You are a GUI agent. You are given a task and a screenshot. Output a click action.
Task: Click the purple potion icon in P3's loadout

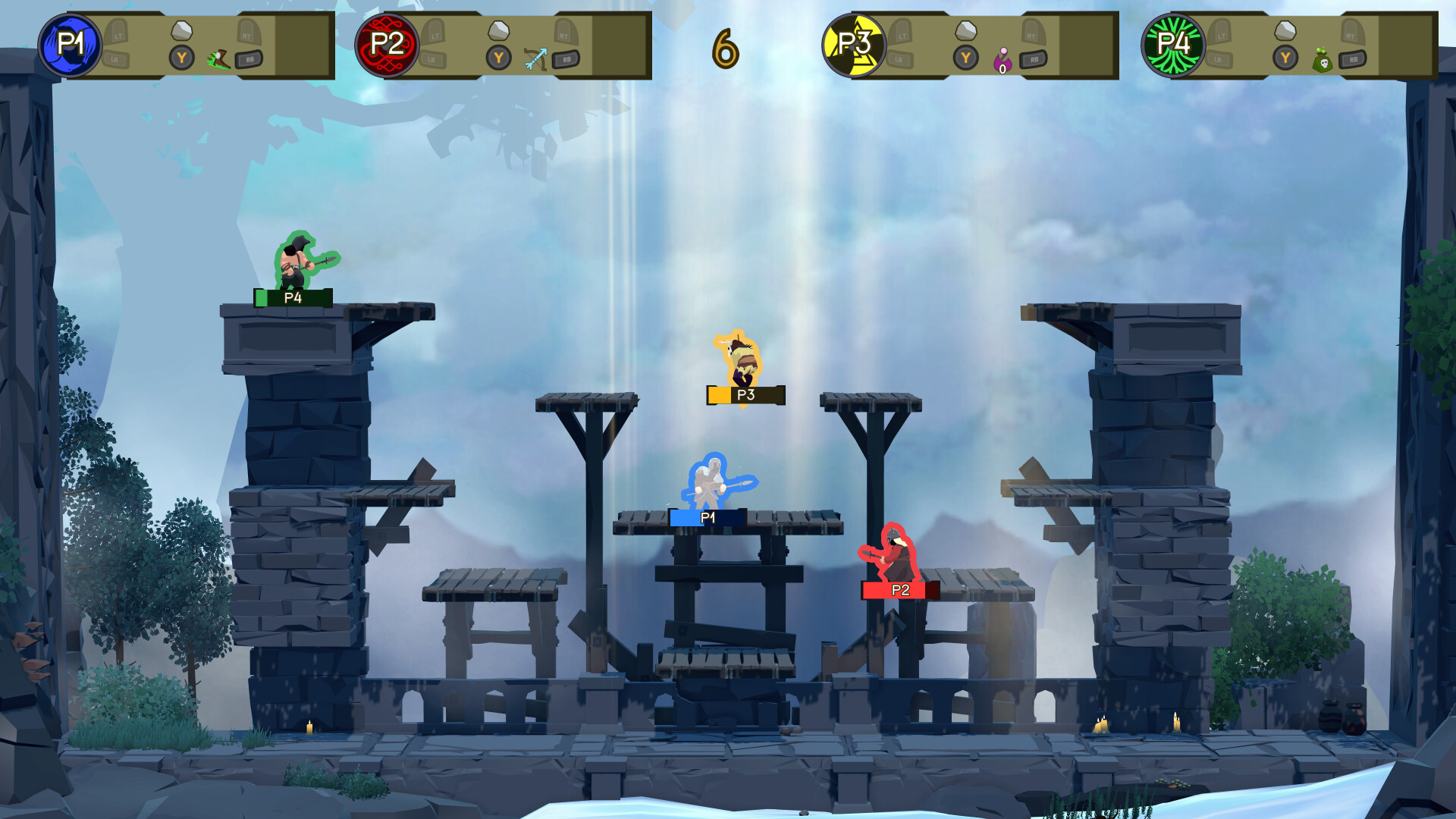[1003, 59]
